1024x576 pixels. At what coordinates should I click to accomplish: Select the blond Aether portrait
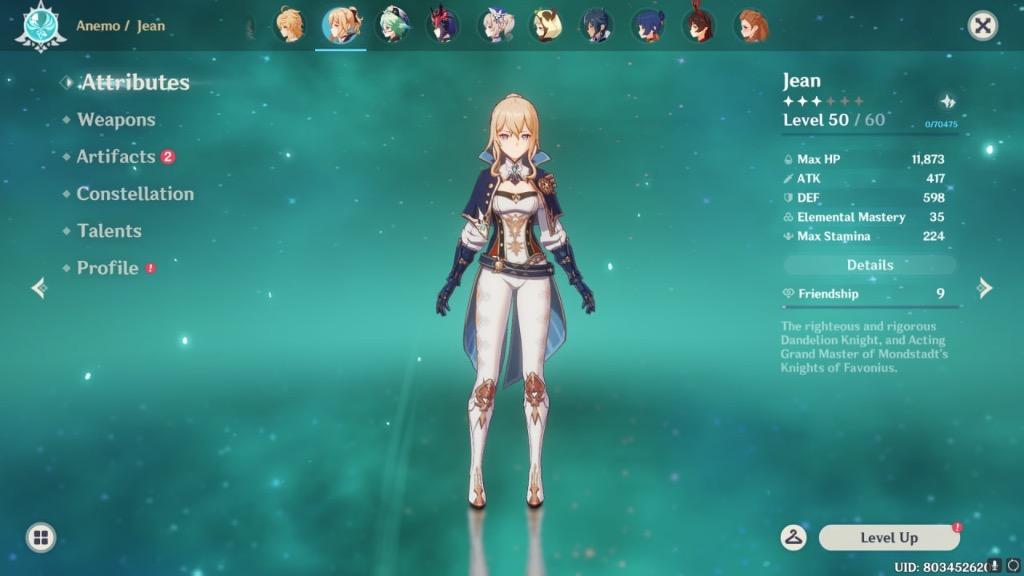(x=289, y=25)
